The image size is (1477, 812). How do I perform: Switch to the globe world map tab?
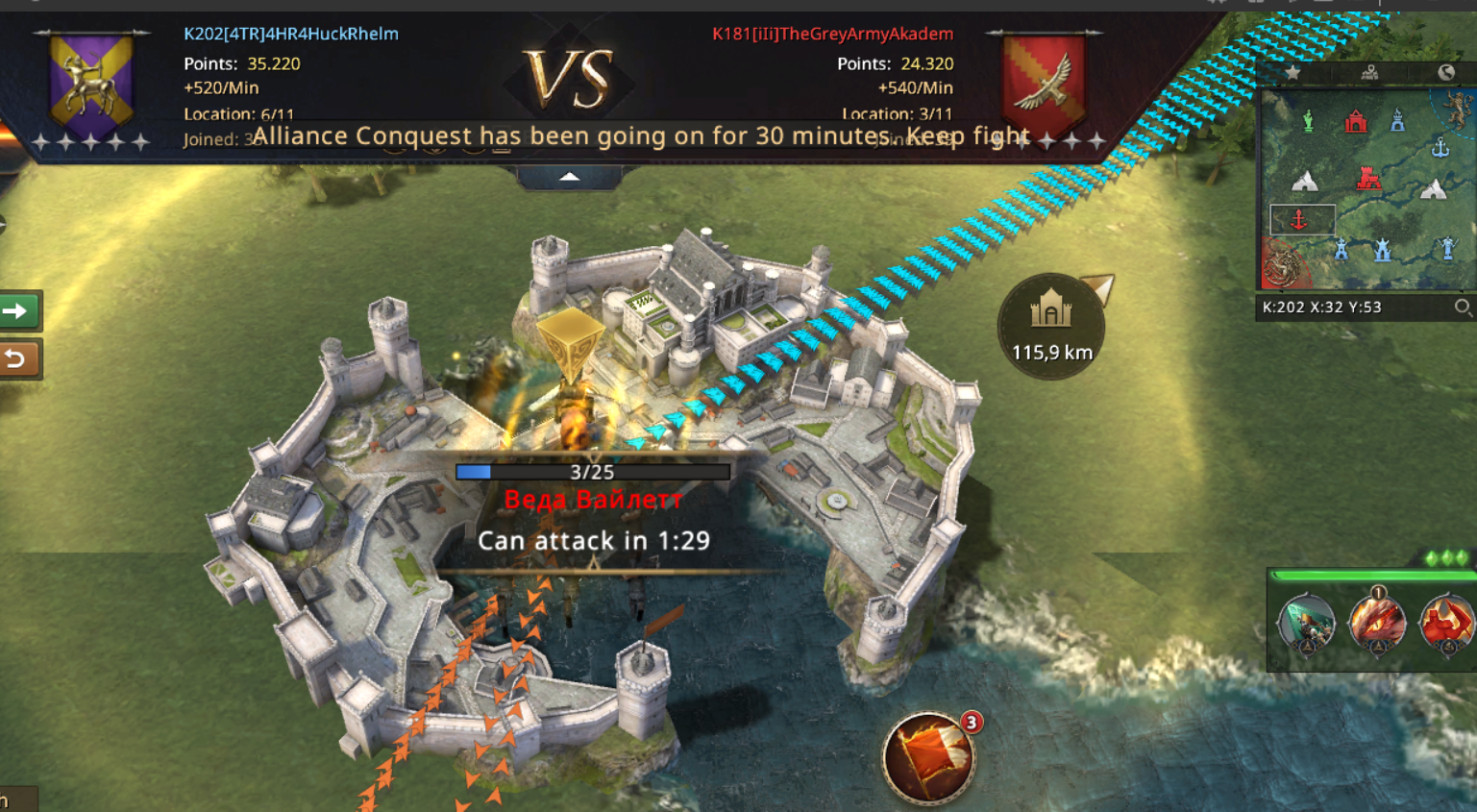point(1445,72)
